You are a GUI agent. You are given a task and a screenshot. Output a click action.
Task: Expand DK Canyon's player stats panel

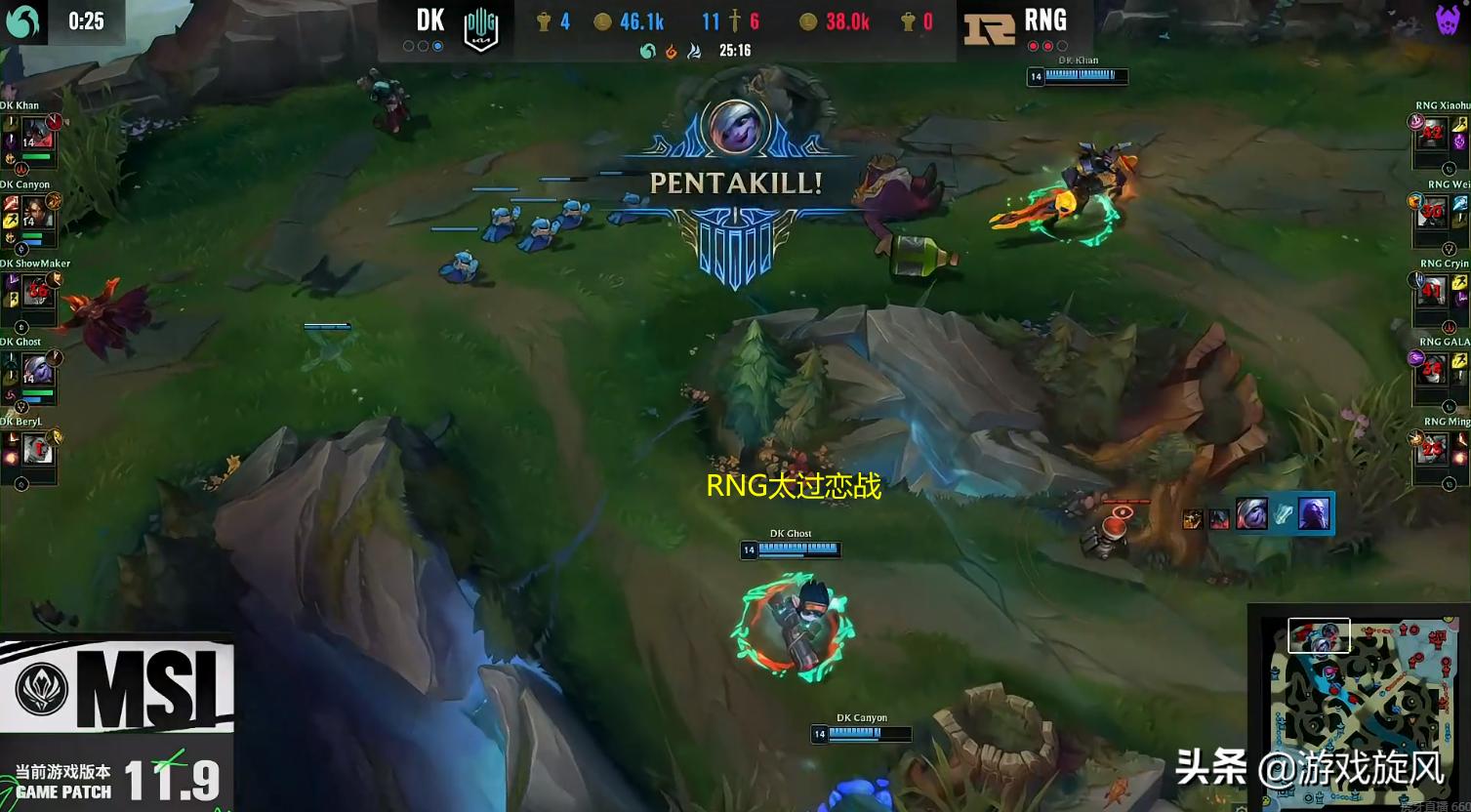34,220
